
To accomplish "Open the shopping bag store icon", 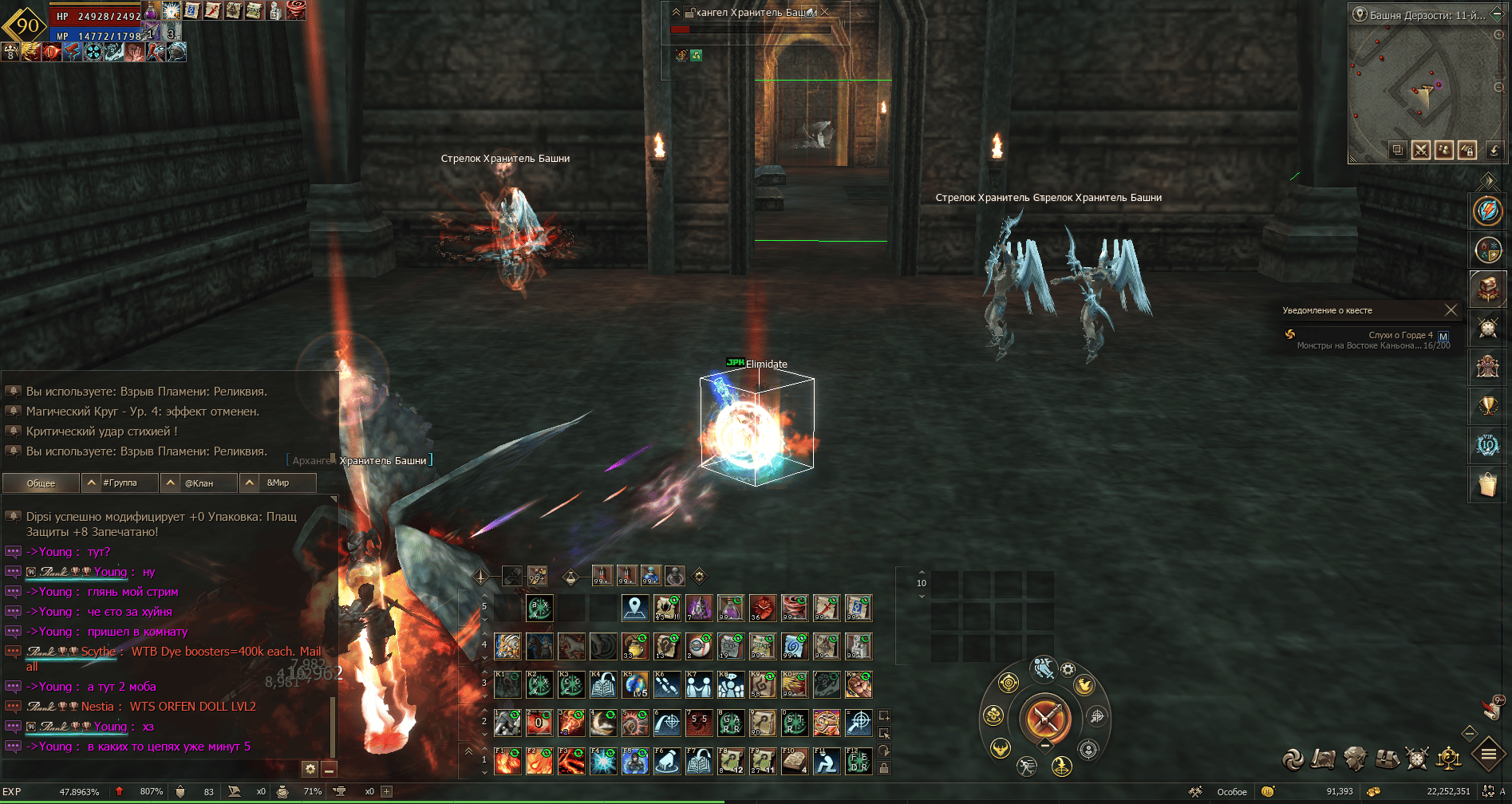I will tap(1488, 484).
